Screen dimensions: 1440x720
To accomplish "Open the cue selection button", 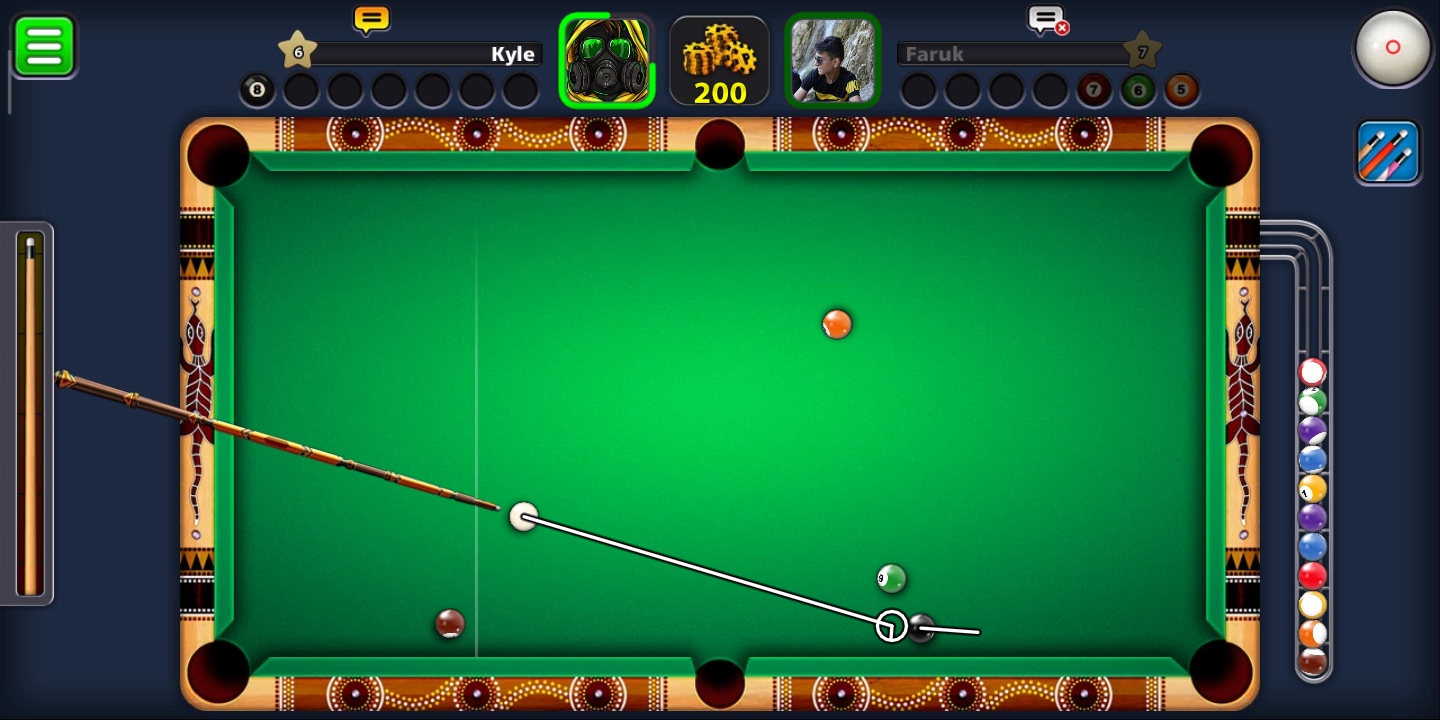I will (1388, 152).
